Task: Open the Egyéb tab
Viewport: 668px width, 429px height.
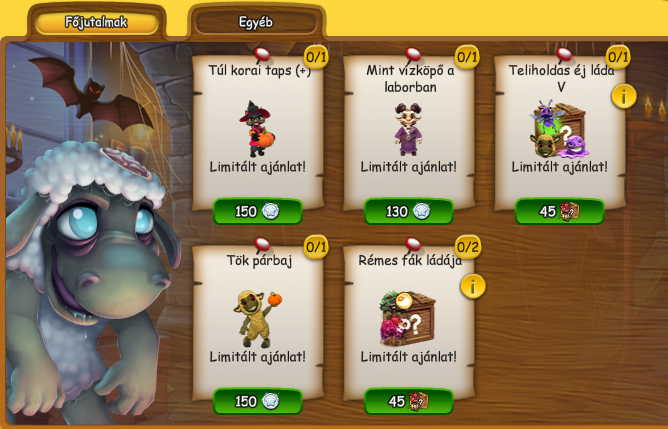Action: coord(256,22)
